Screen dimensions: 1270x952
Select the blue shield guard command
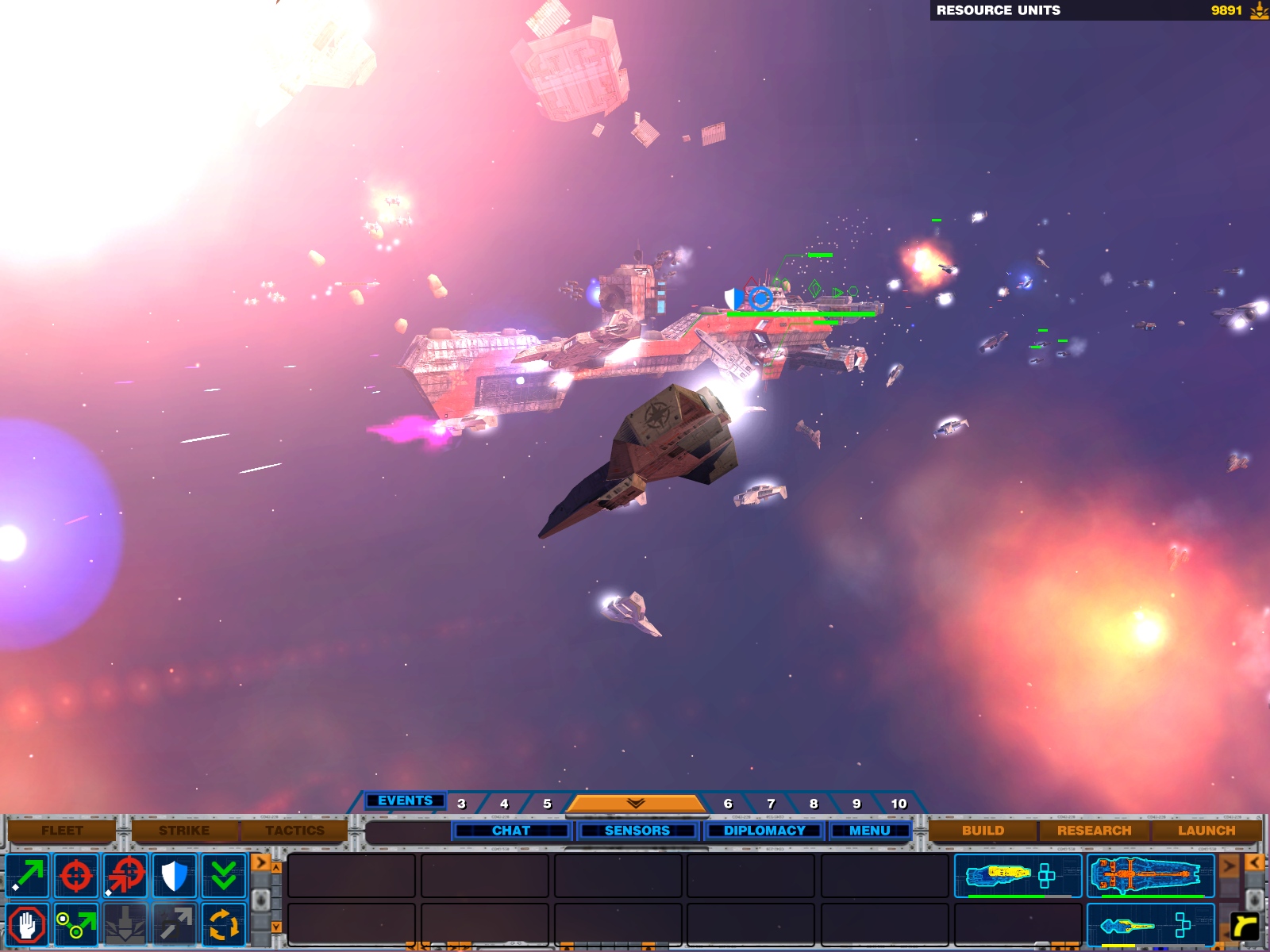(174, 876)
